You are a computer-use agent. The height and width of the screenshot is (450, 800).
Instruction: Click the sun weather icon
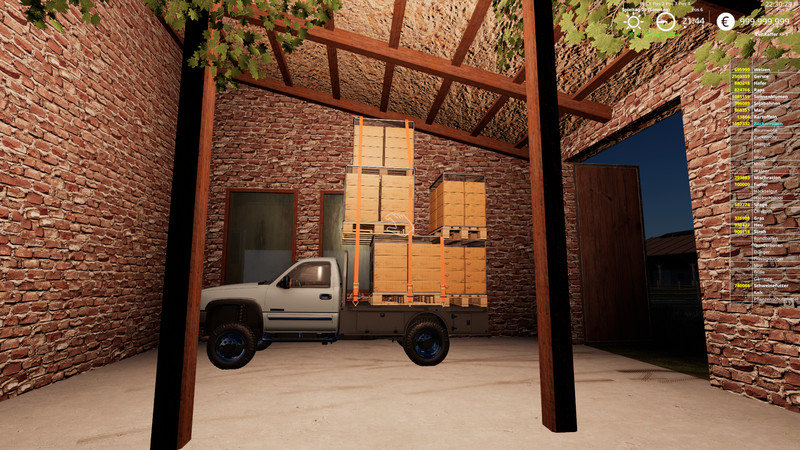632,21
